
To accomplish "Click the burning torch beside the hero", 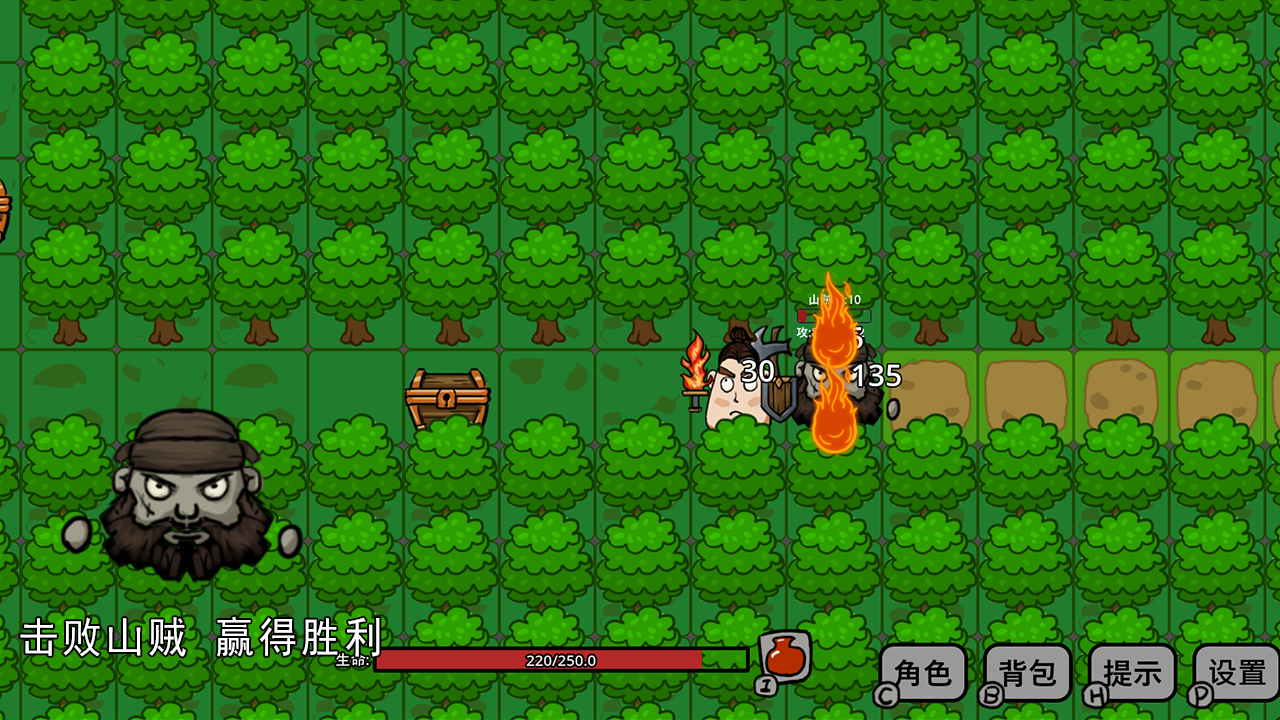I will 695,372.
